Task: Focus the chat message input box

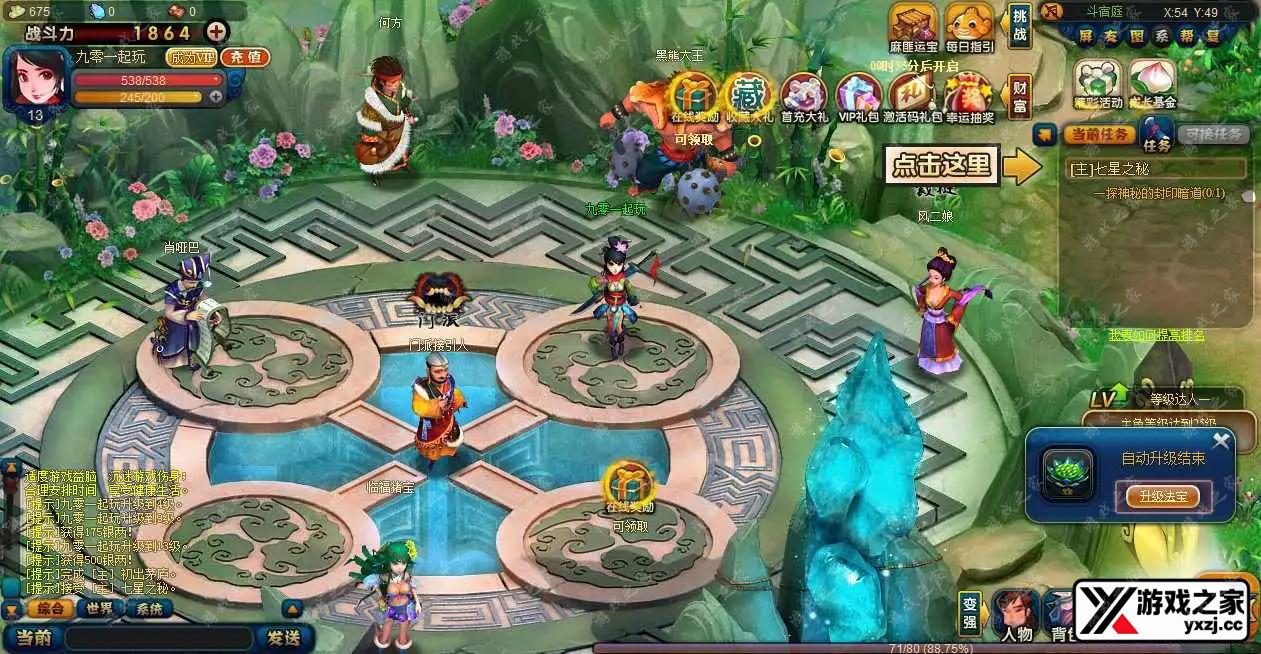Action: [x=158, y=637]
